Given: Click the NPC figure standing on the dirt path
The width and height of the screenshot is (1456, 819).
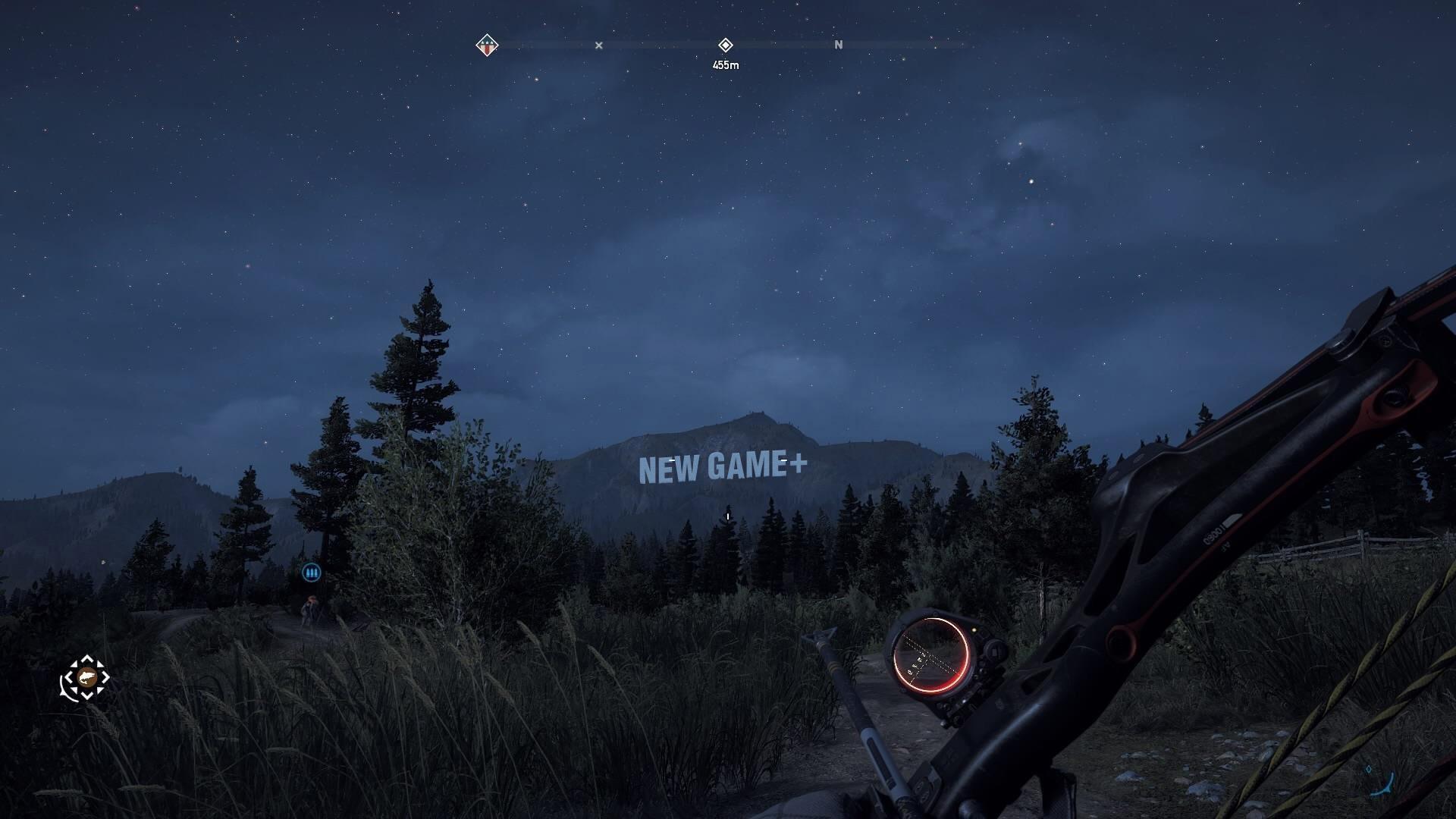Looking at the screenshot, I should (311, 610).
